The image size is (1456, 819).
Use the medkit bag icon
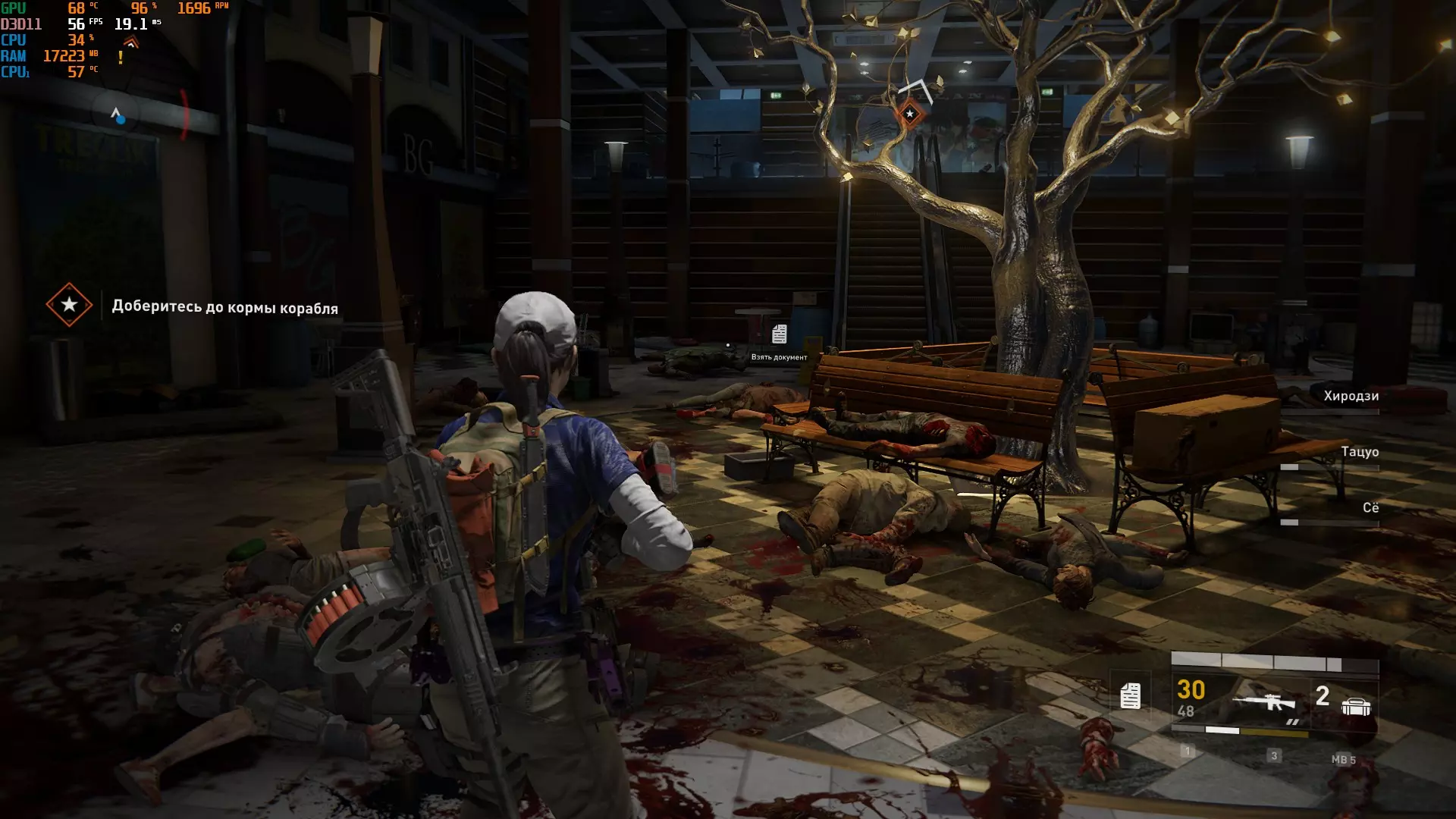1356,707
